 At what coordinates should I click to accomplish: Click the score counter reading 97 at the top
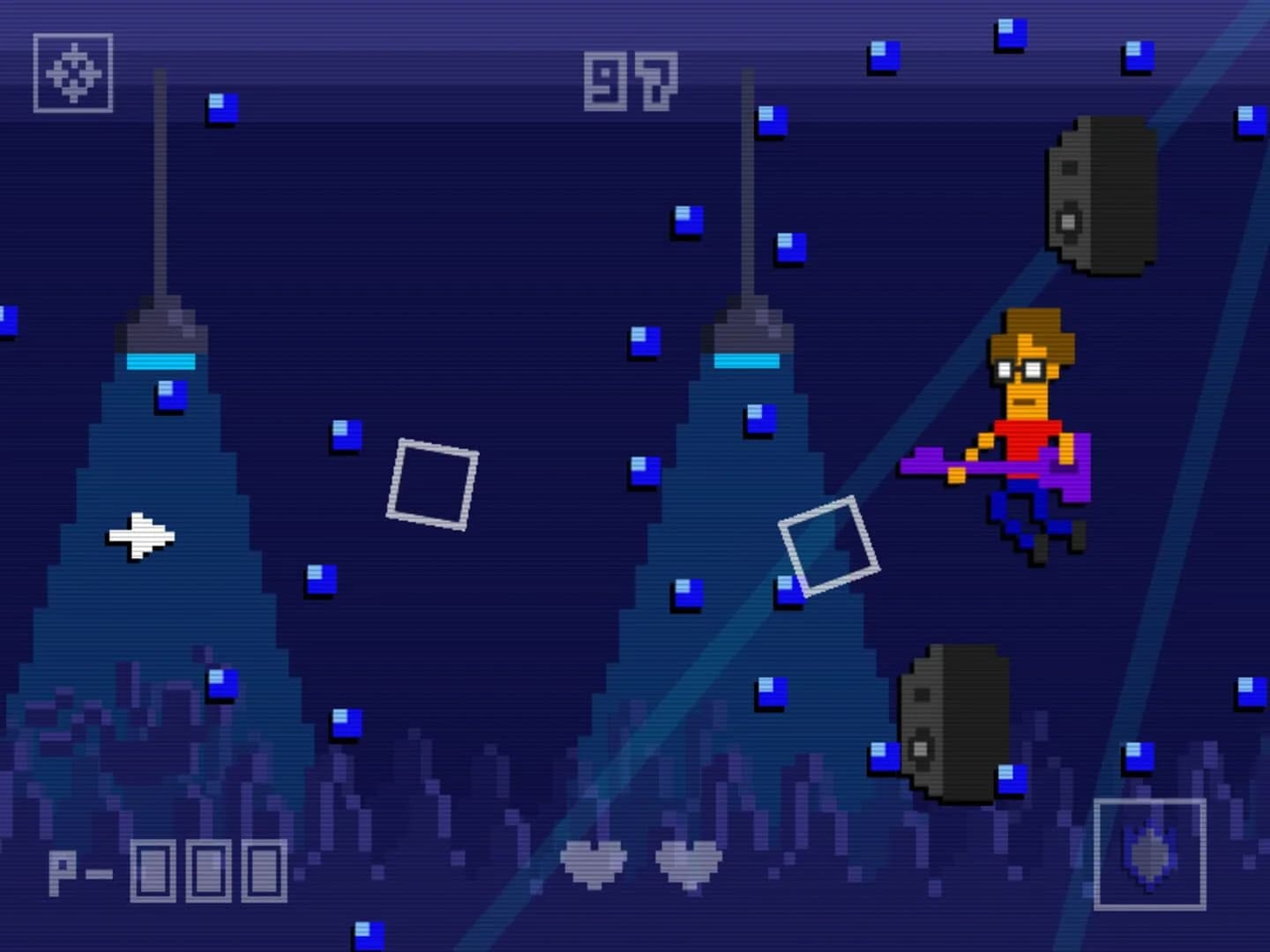(x=629, y=79)
